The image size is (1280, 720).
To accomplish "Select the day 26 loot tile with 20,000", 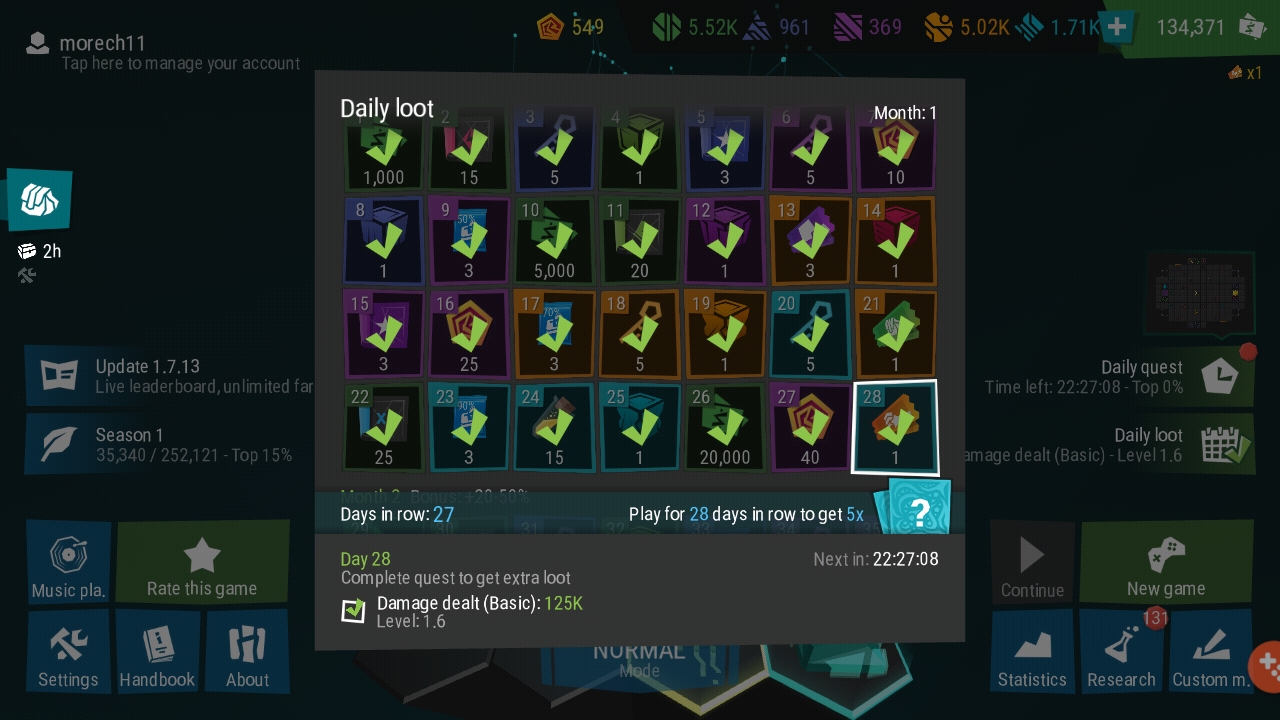I will point(724,427).
